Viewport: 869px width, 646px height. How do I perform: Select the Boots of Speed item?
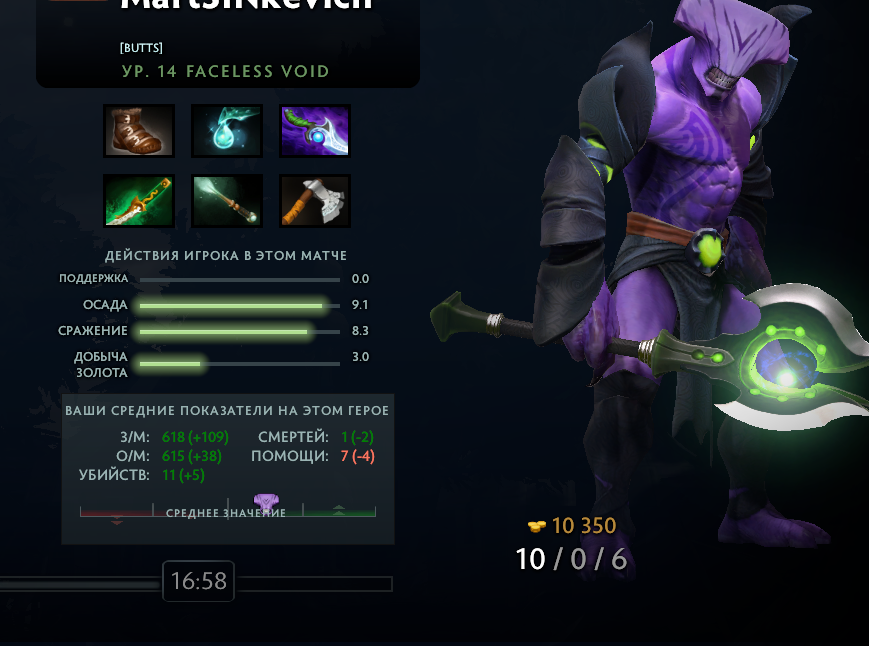(x=139, y=131)
